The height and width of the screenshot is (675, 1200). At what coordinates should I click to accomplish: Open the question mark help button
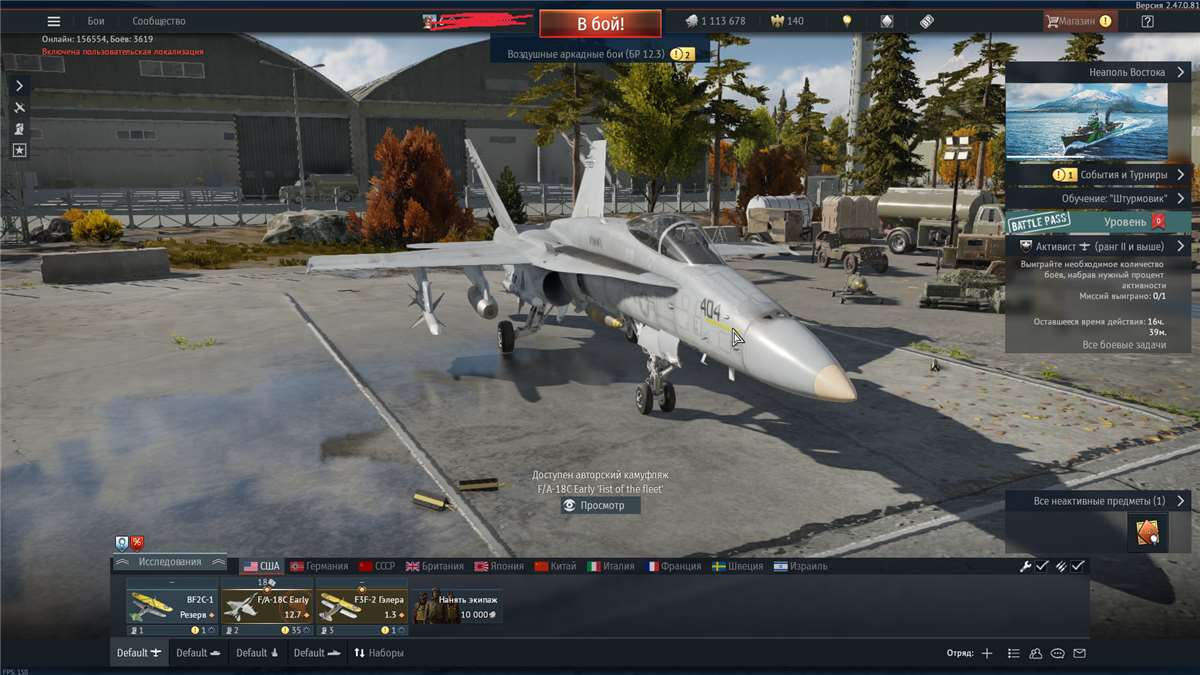[x=1147, y=21]
